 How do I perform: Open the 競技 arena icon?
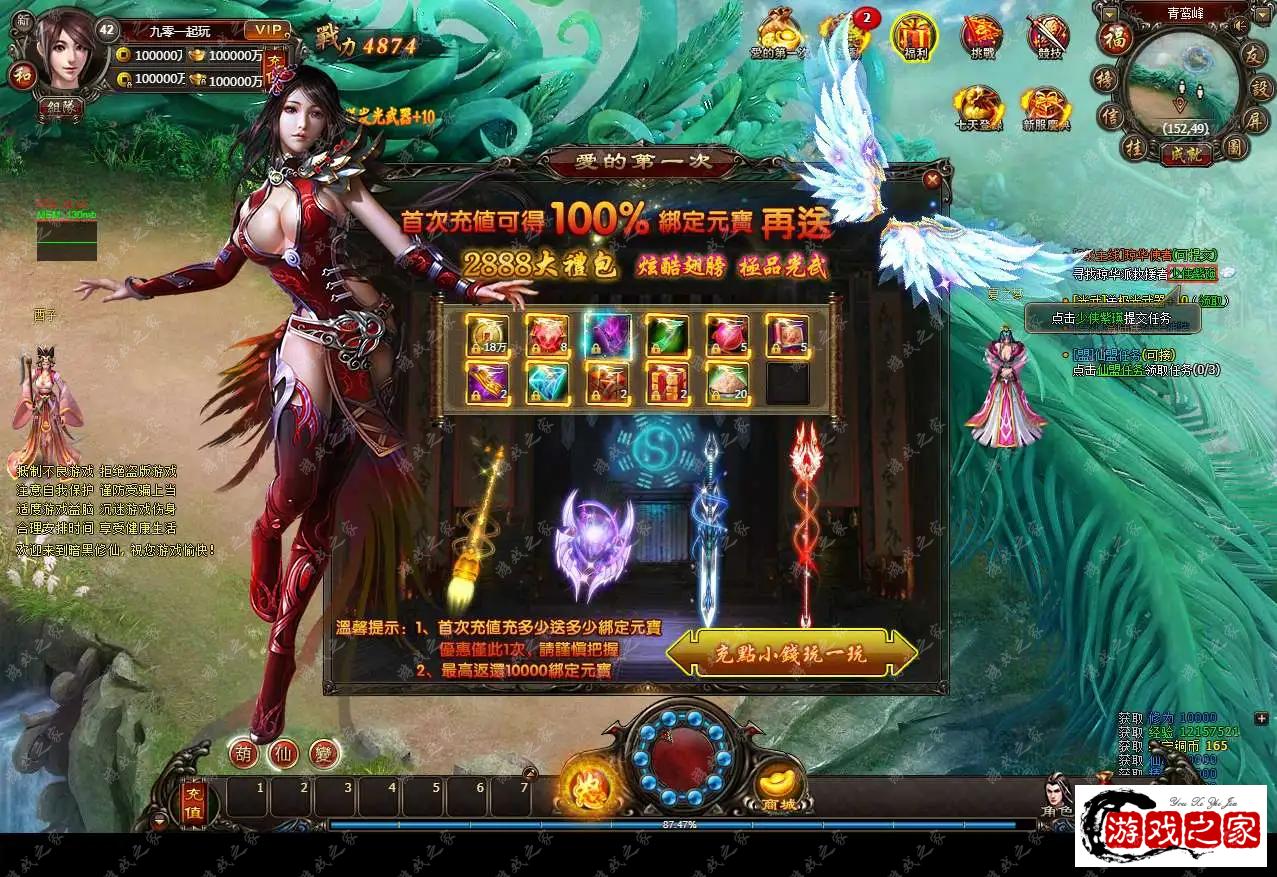click(1047, 36)
